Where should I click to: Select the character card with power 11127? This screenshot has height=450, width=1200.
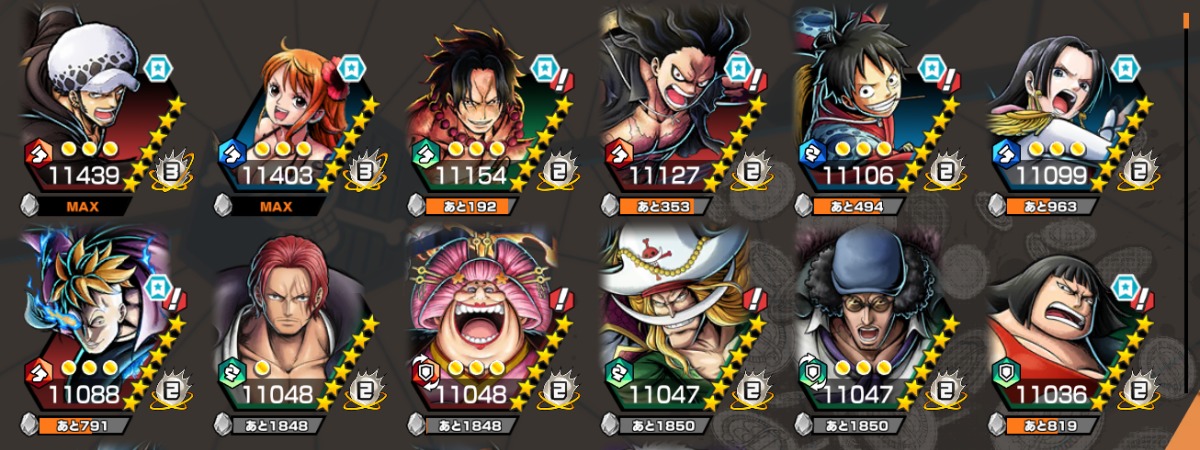[682, 110]
